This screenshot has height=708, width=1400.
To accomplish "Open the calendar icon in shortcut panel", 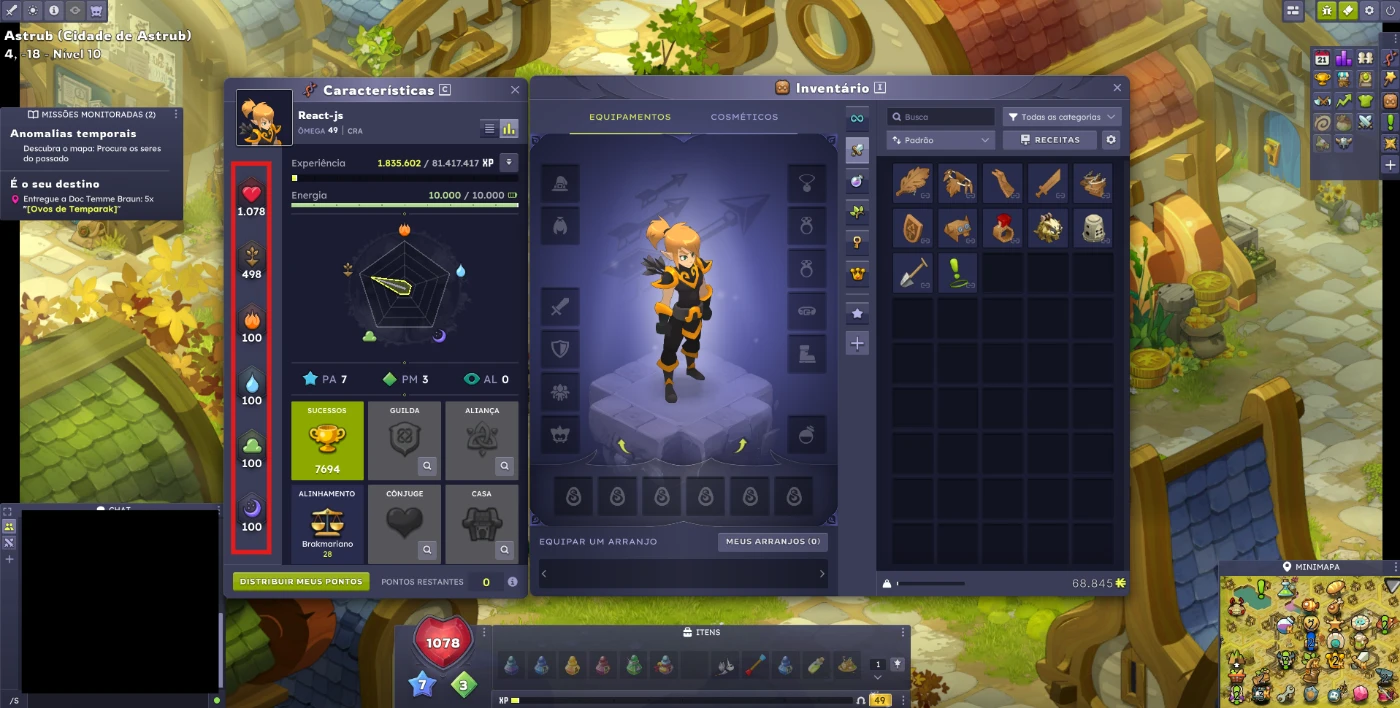I will click(1322, 58).
